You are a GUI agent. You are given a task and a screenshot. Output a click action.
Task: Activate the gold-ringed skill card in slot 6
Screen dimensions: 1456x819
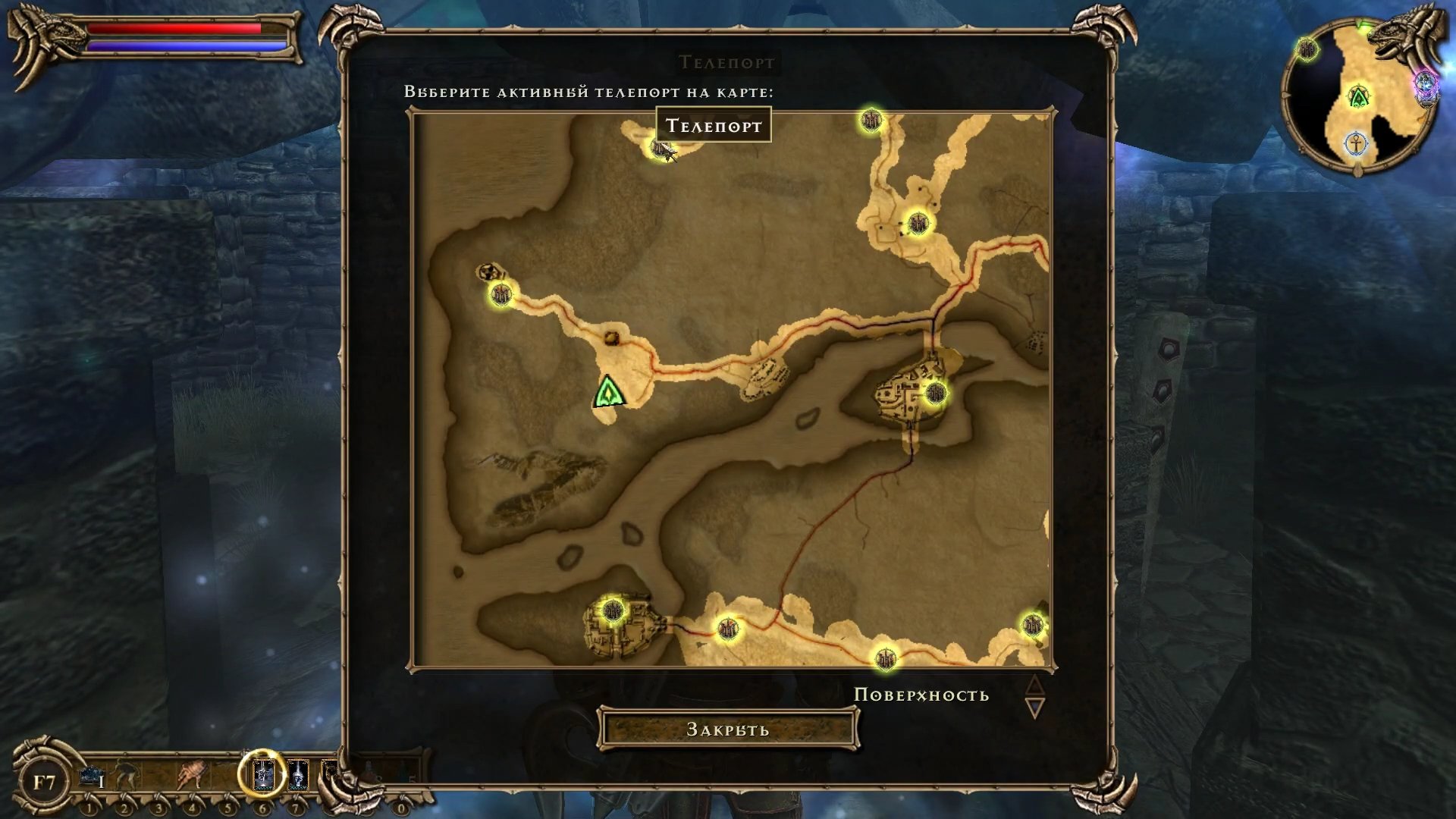[x=262, y=774]
